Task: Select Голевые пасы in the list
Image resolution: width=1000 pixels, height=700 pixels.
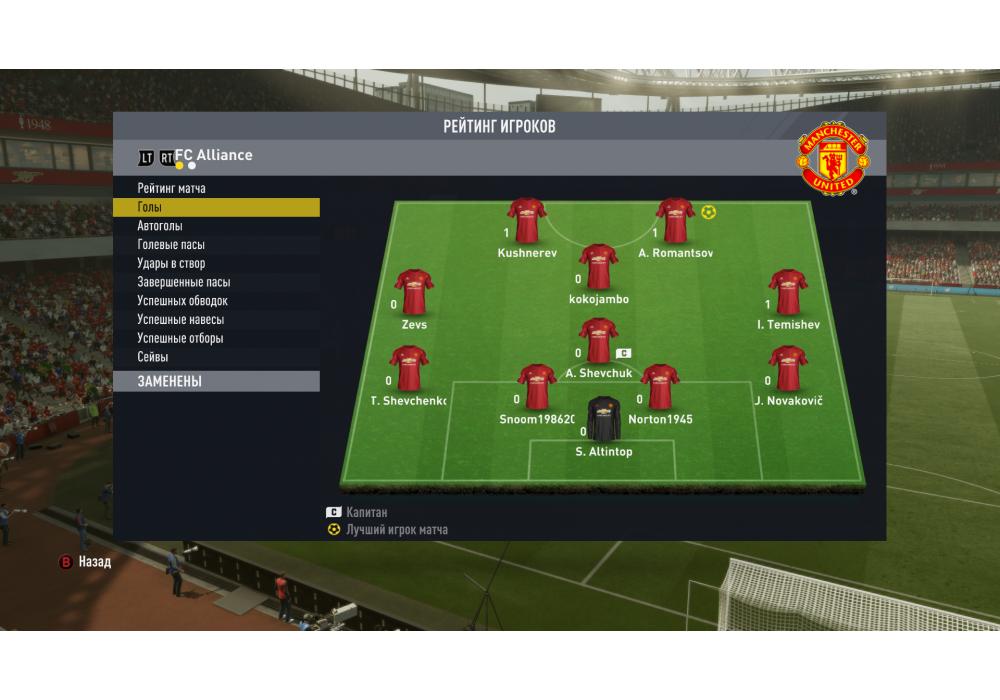Action: tap(171, 245)
